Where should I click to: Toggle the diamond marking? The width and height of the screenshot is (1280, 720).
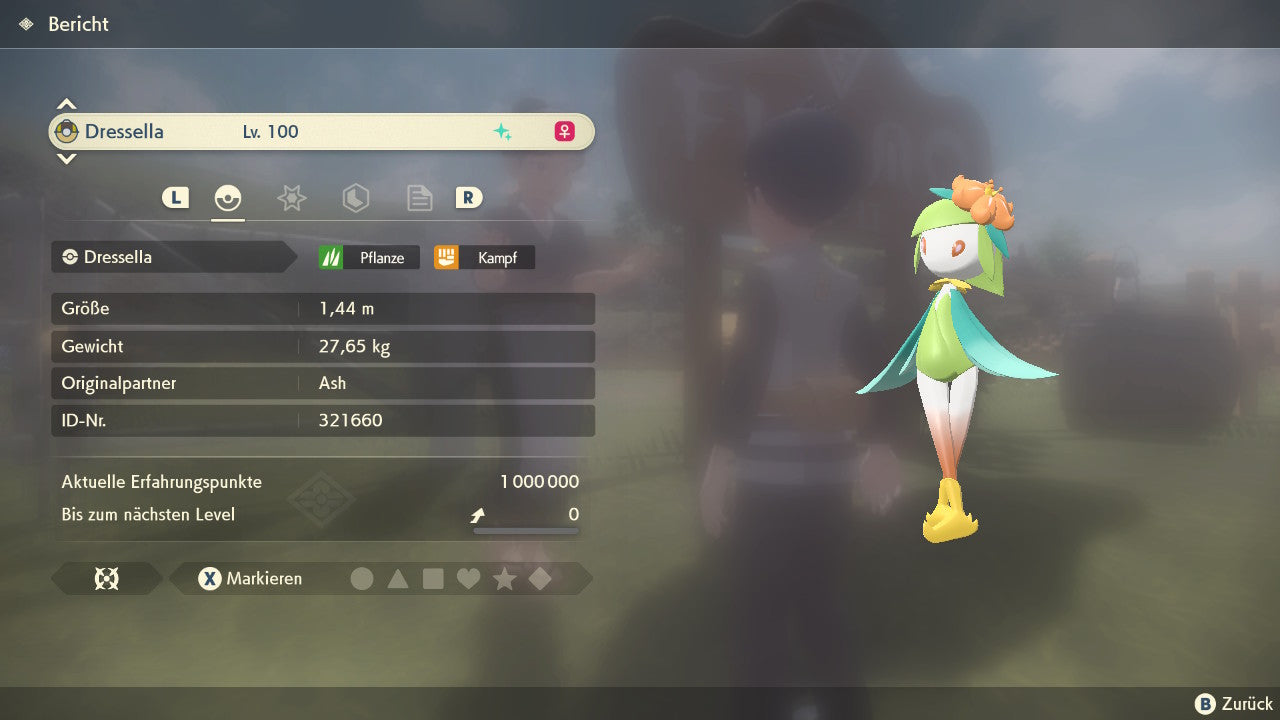[x=540, y=578]
